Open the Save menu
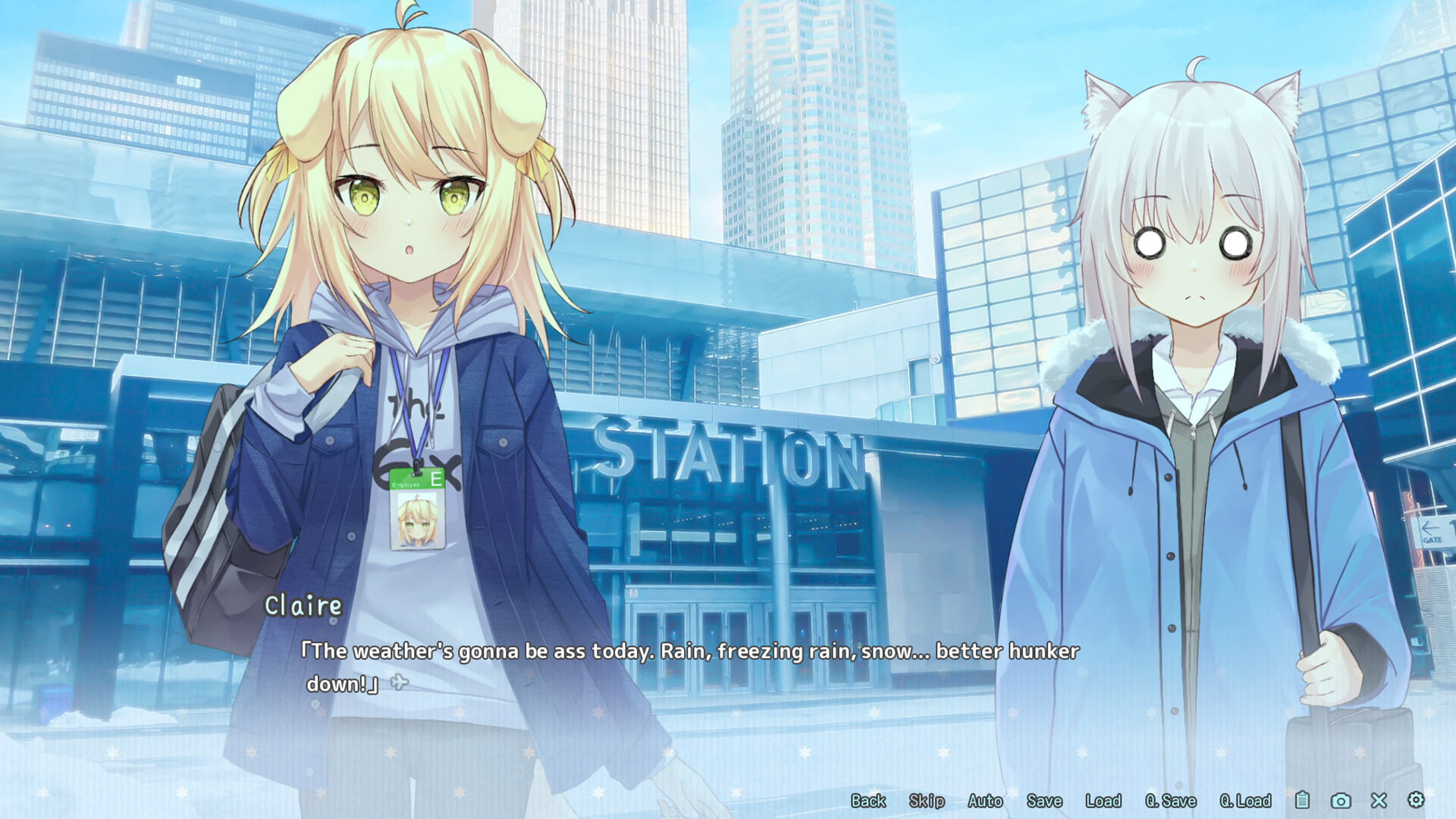 click(1044, 801)
